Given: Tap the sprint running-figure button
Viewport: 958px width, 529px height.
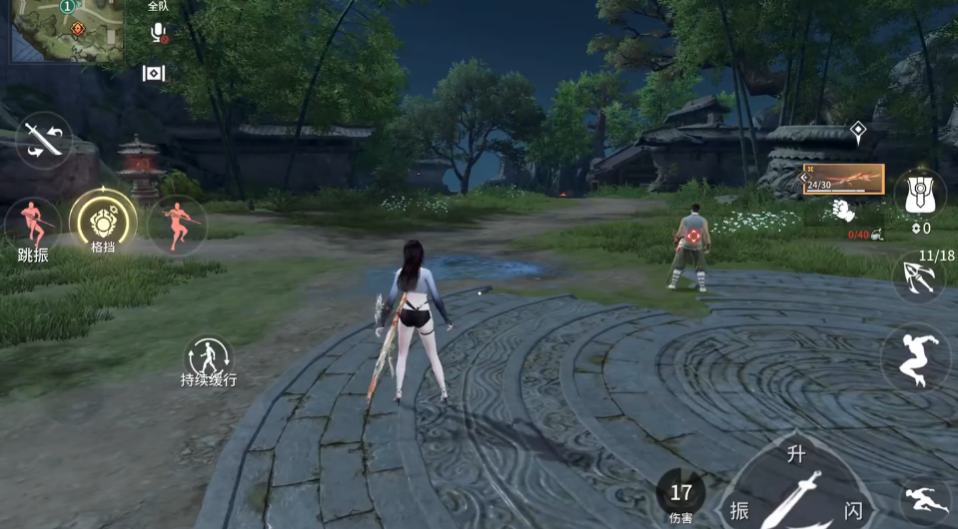Looking at the screenshot, I should tap(925, 498).
